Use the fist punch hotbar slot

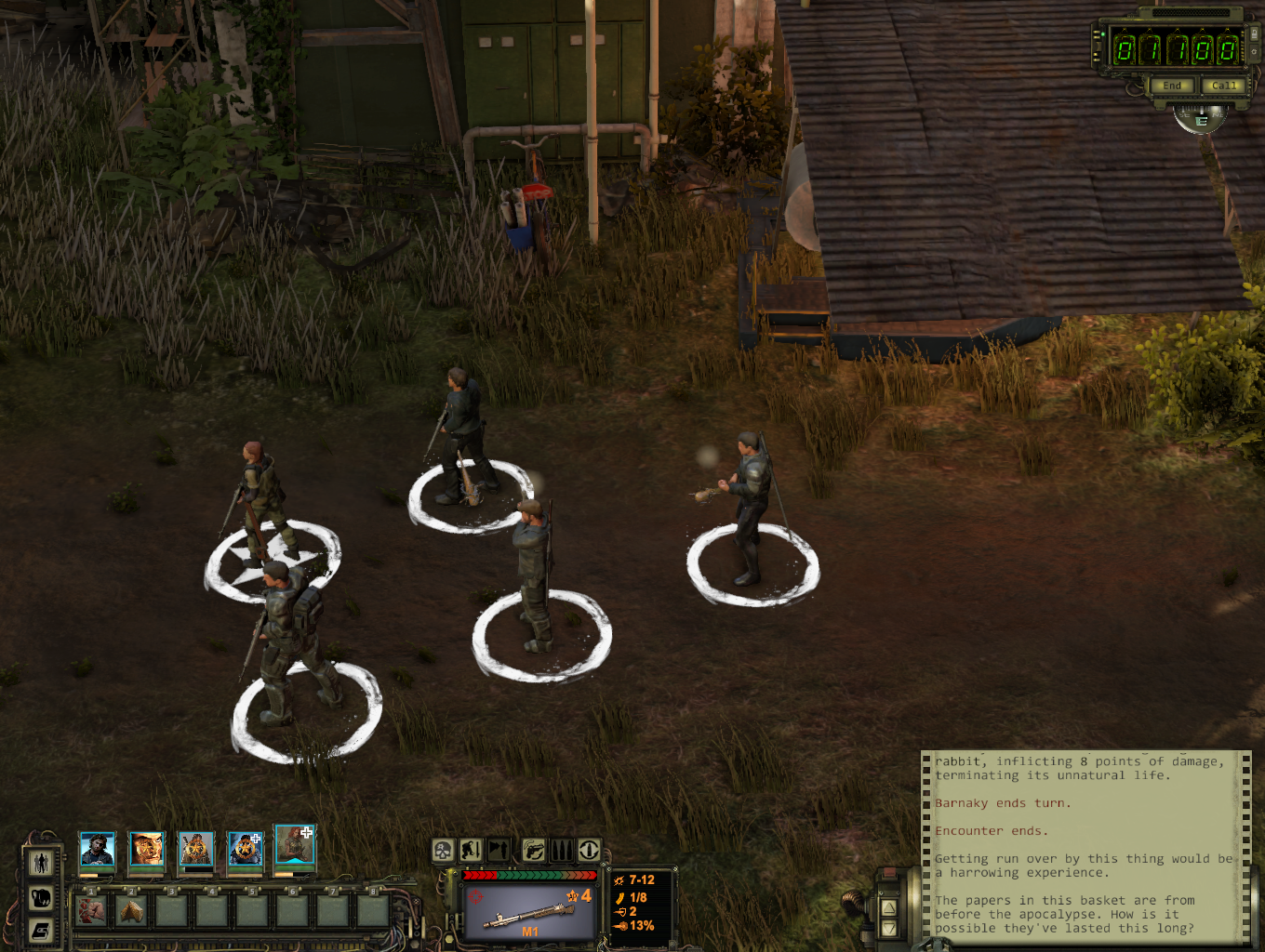91,911
